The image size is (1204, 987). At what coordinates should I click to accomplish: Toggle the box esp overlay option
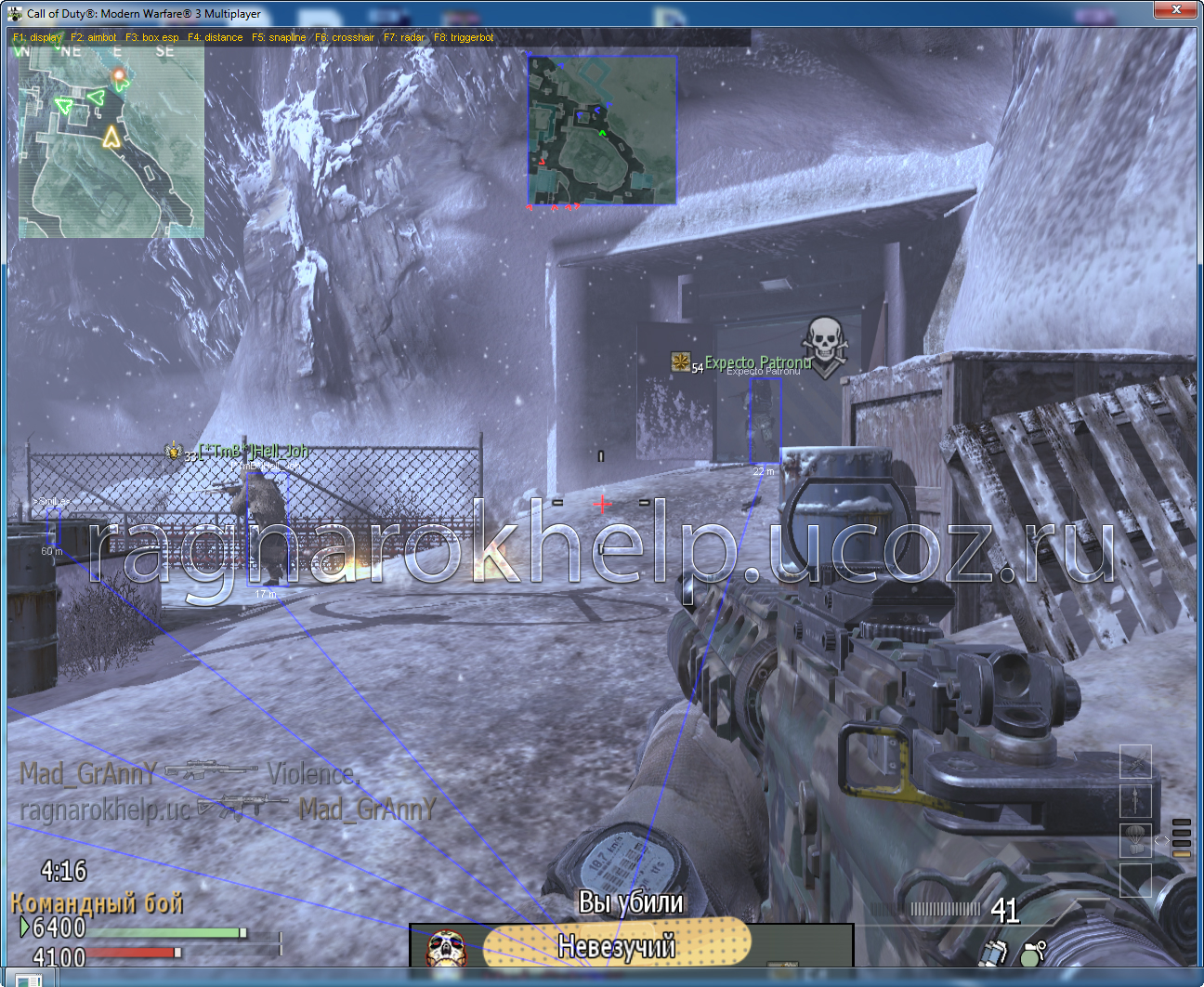coord(152,37)
